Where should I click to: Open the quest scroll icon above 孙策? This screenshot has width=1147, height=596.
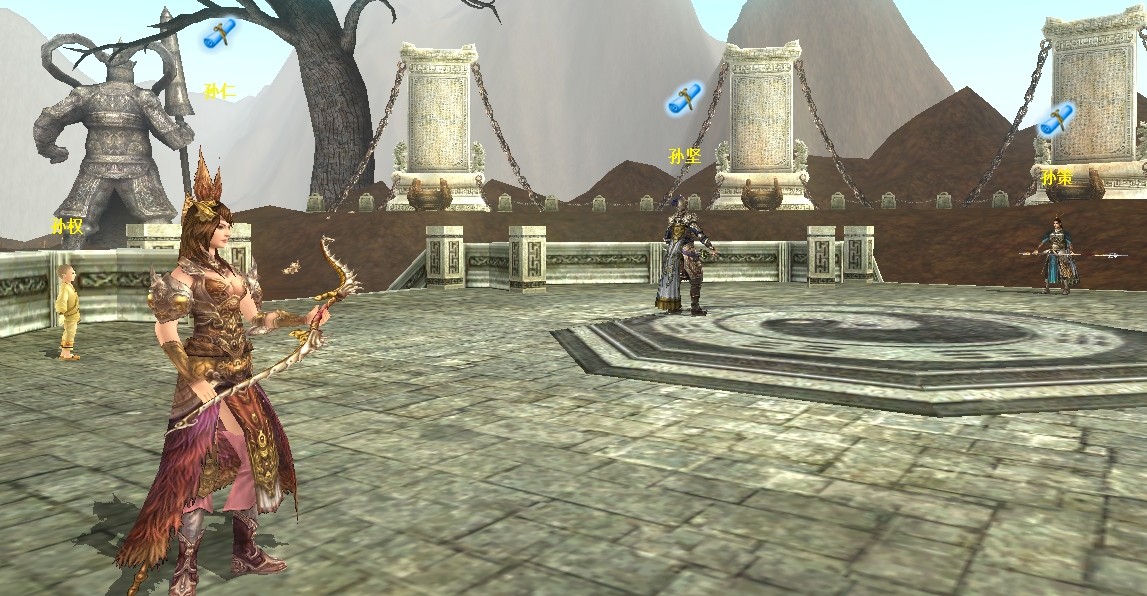1057,119
